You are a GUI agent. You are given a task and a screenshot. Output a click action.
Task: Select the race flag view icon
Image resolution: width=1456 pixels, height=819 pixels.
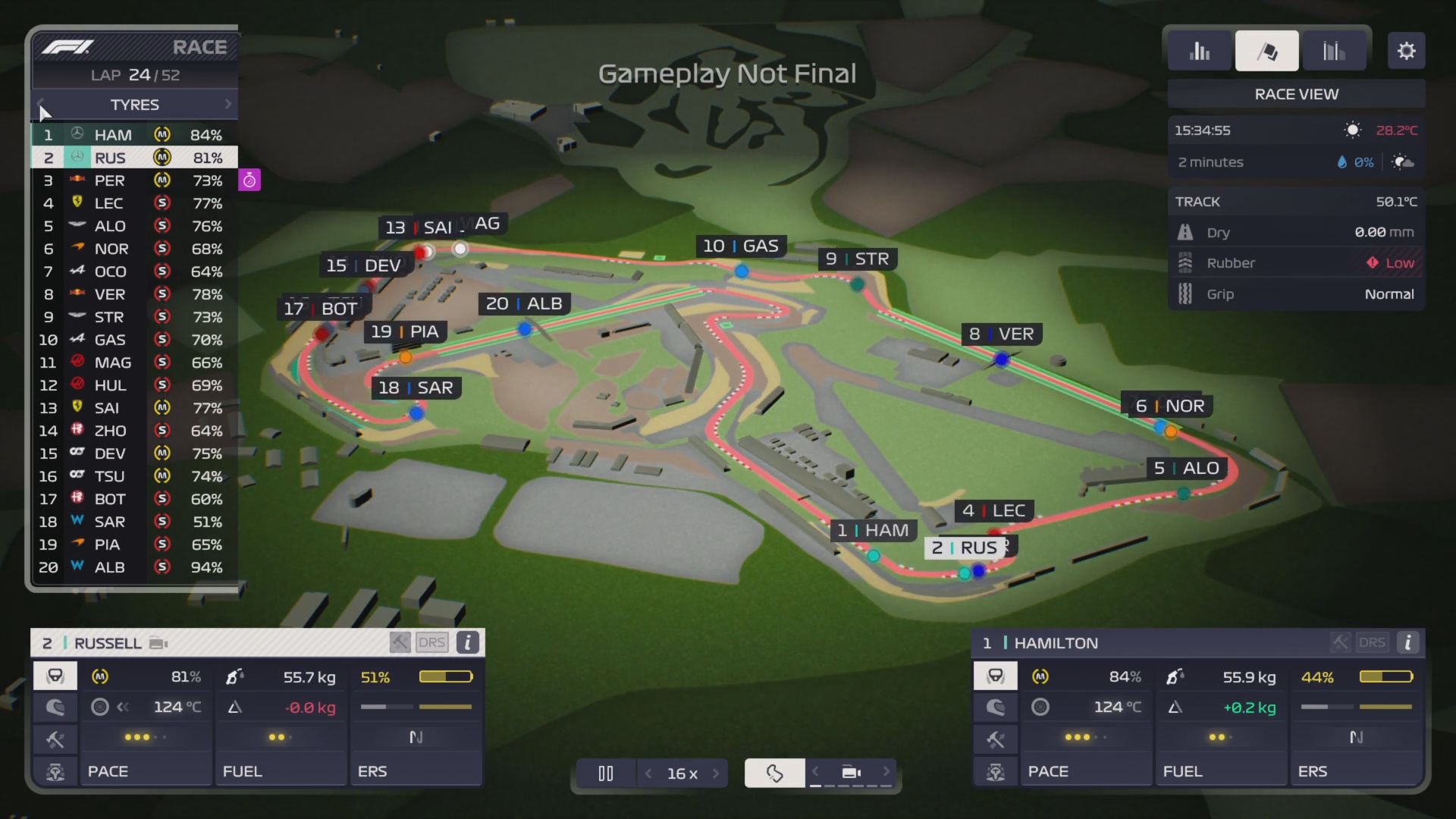(x=1267, y=50)
